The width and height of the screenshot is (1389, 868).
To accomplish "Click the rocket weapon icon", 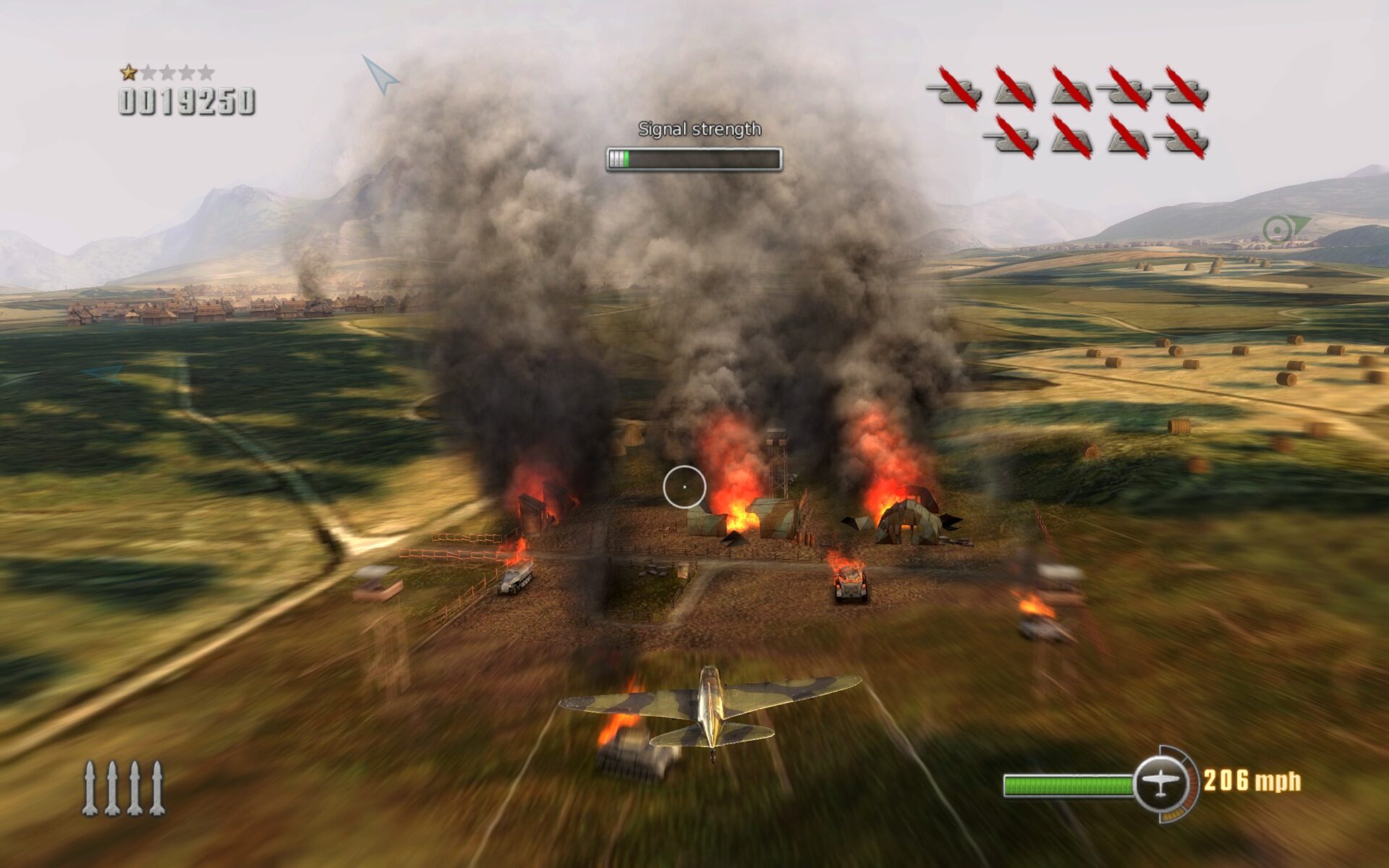I will point(124,788).
